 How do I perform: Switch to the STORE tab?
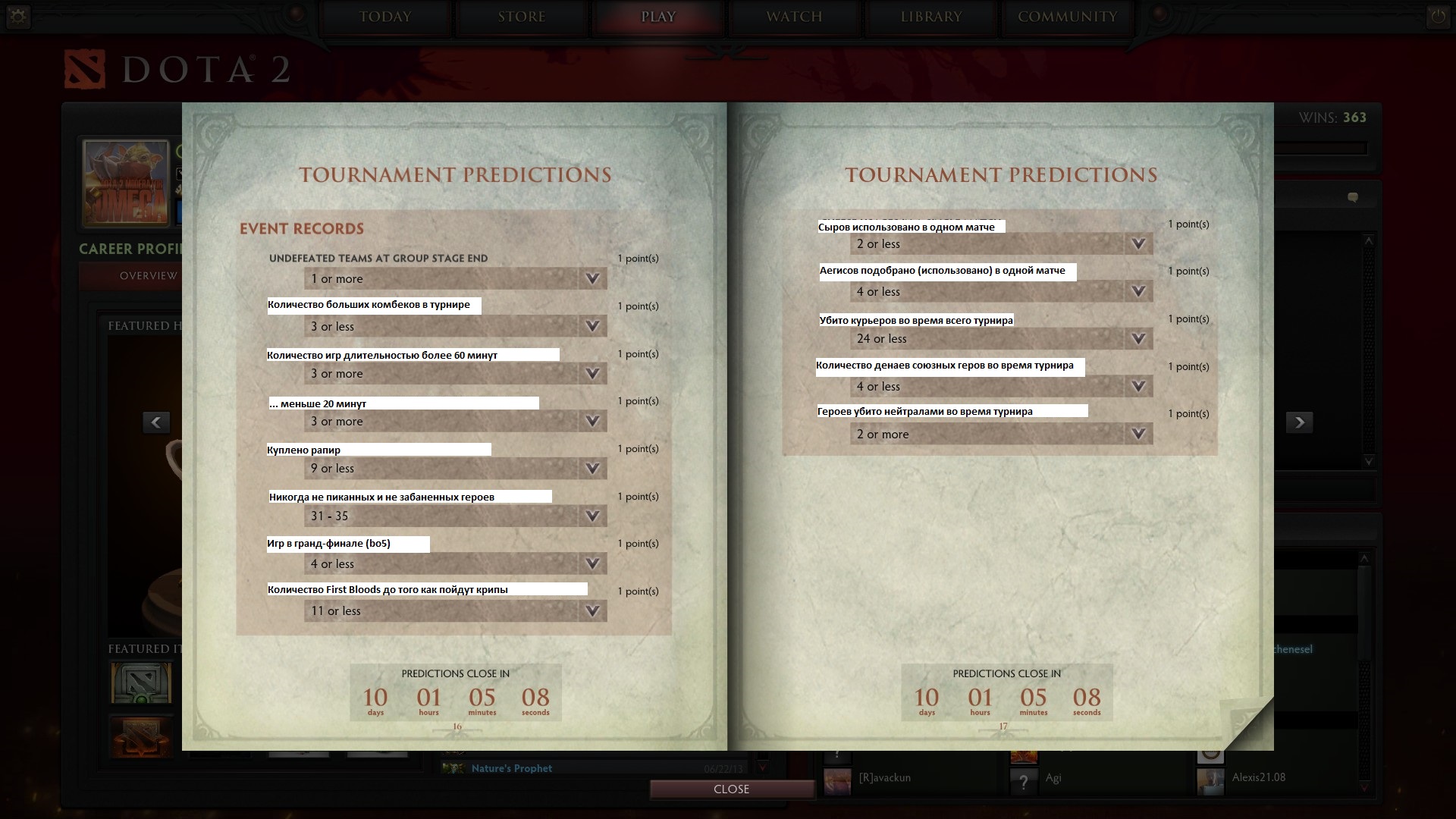[x=522, y=17]
